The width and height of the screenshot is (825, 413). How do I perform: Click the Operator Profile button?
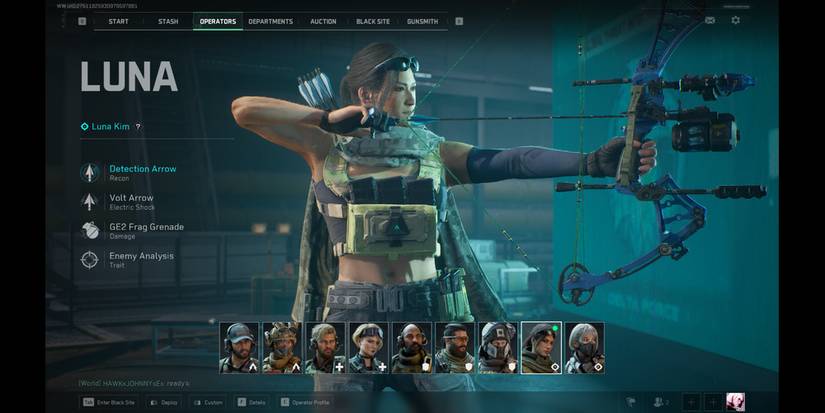pos(307,402)
